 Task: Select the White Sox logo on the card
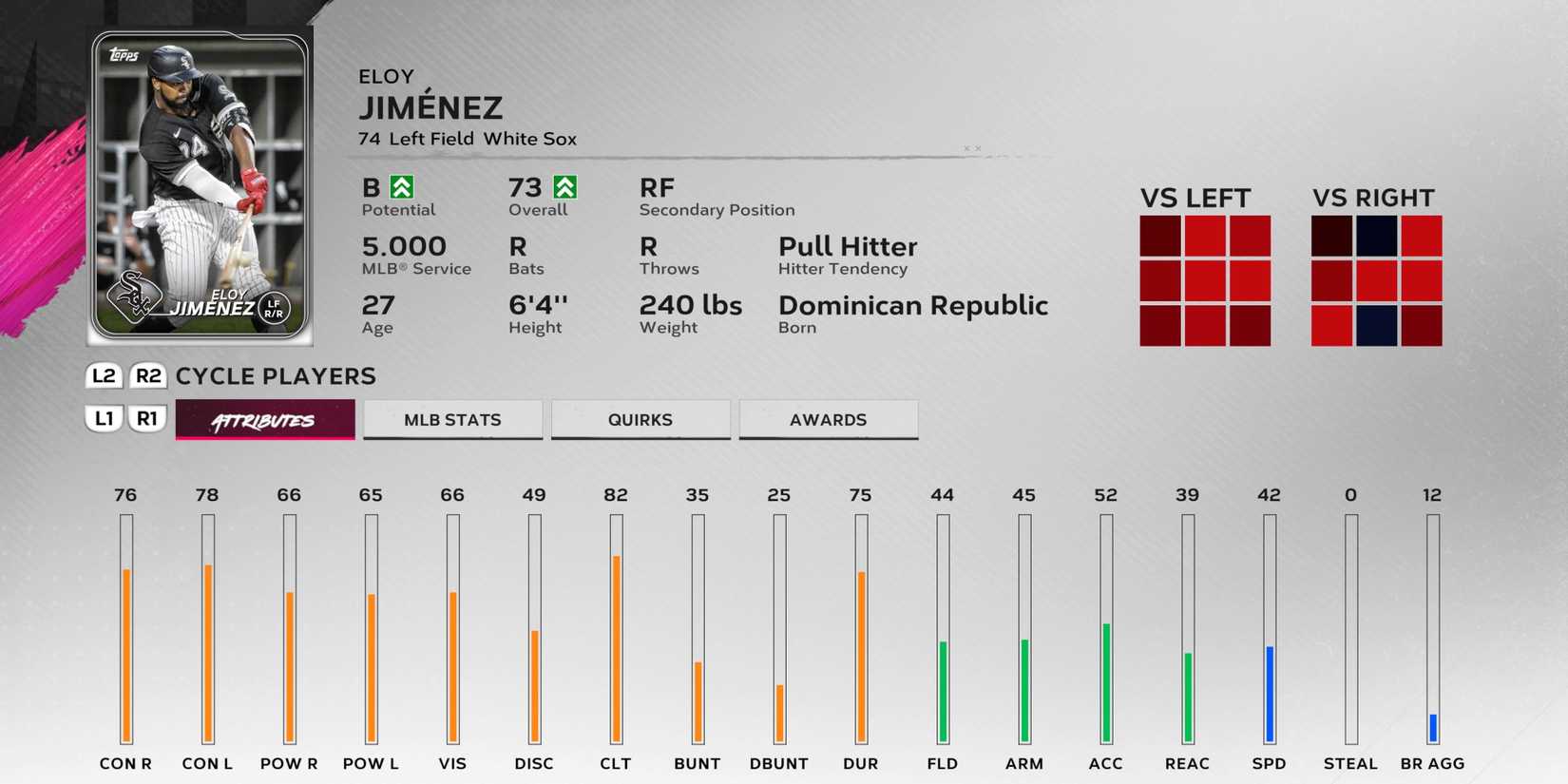133,295
